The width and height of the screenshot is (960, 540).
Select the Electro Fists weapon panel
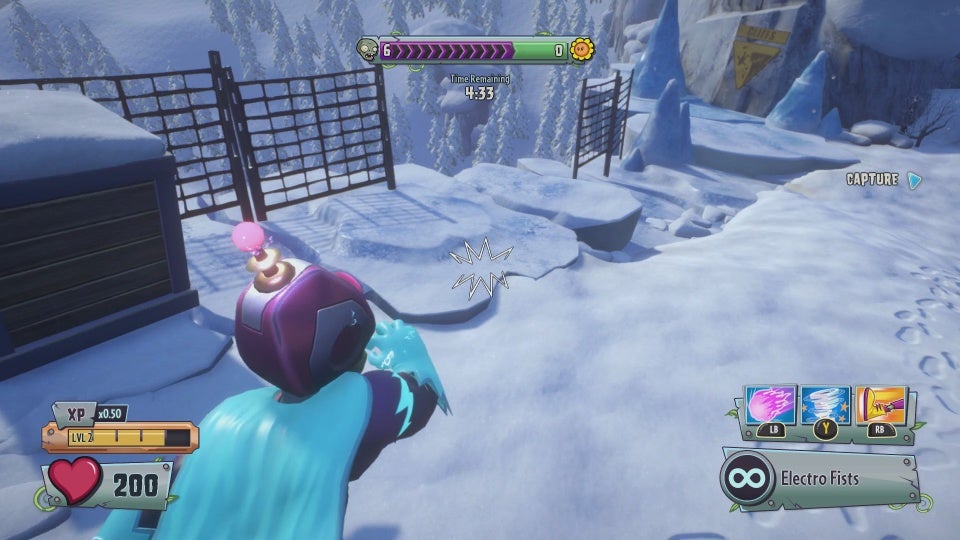818,478
